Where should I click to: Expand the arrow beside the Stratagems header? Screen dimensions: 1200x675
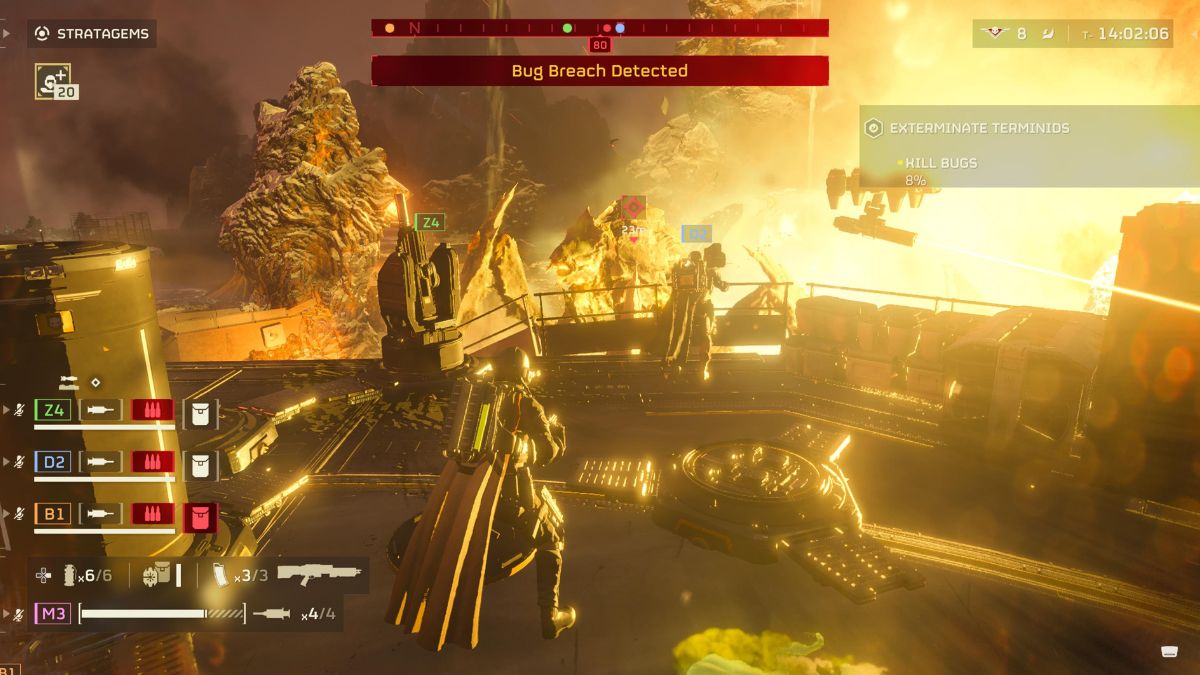tap(6, 33)
